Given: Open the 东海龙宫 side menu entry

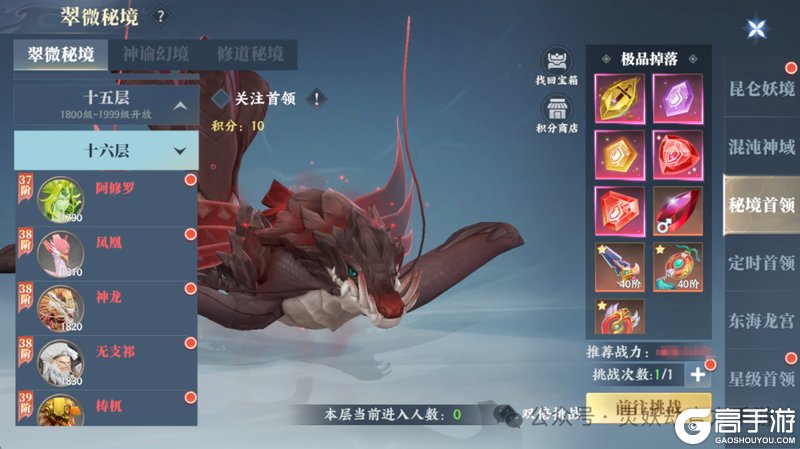Looking at the screenshot, I should point(761,321).
